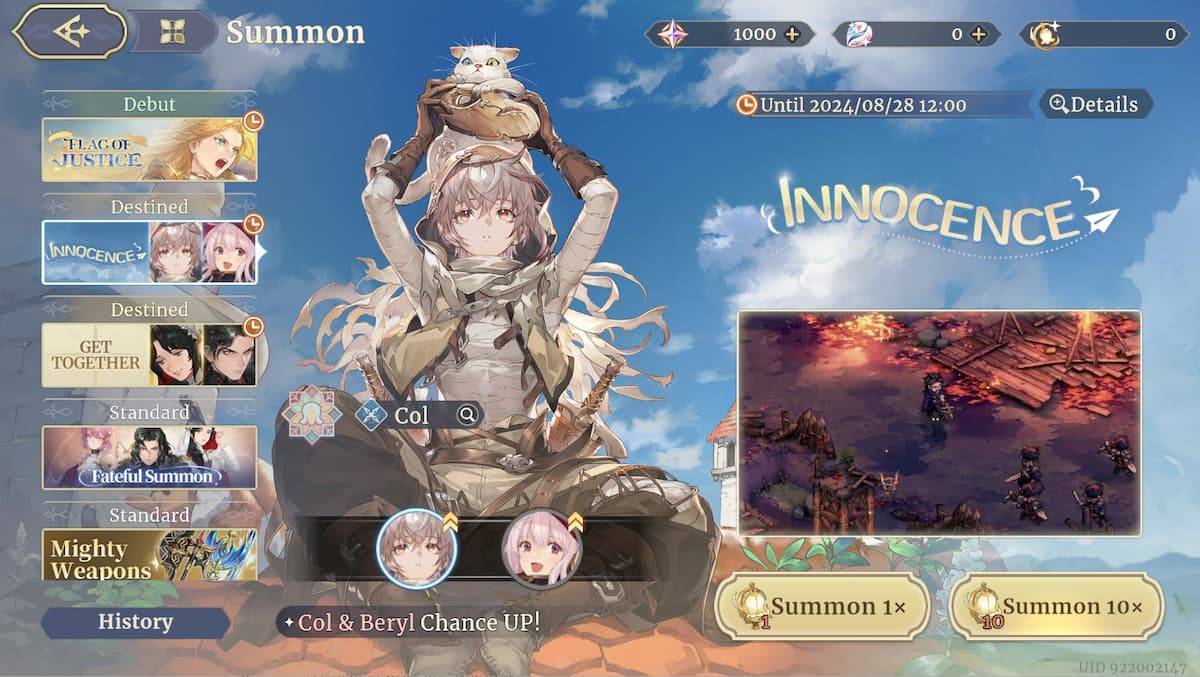Switch to the Fateful Summon banner
The image size is (1200, 677).
click(149, 457)
